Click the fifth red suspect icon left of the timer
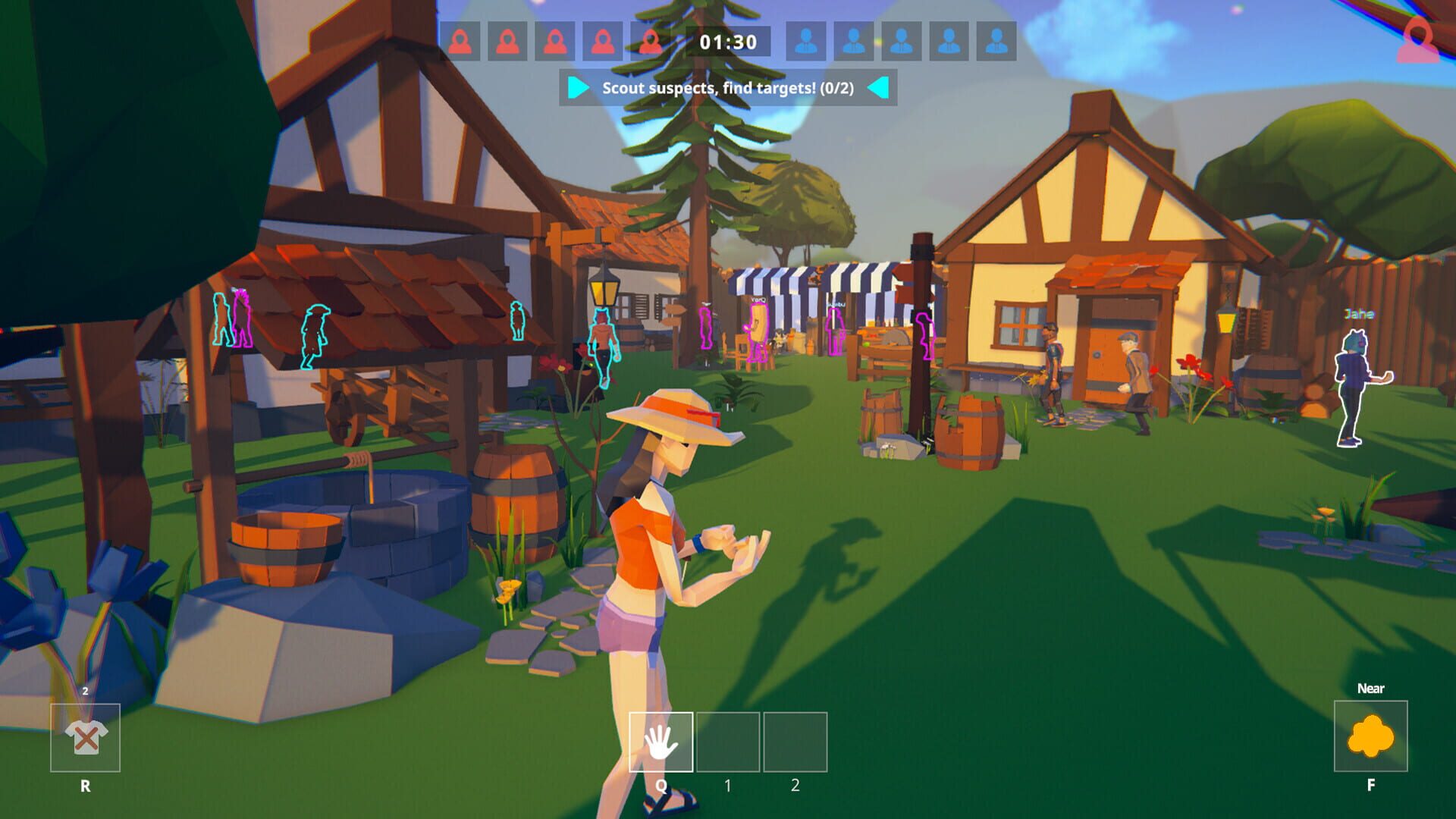Viewport: 1456px width, 819px height. tap(649, 39)
